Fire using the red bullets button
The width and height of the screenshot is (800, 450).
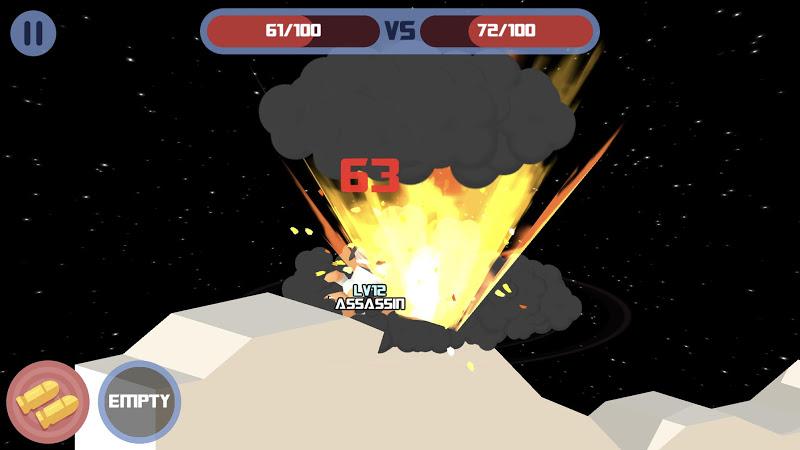(47, 403)
